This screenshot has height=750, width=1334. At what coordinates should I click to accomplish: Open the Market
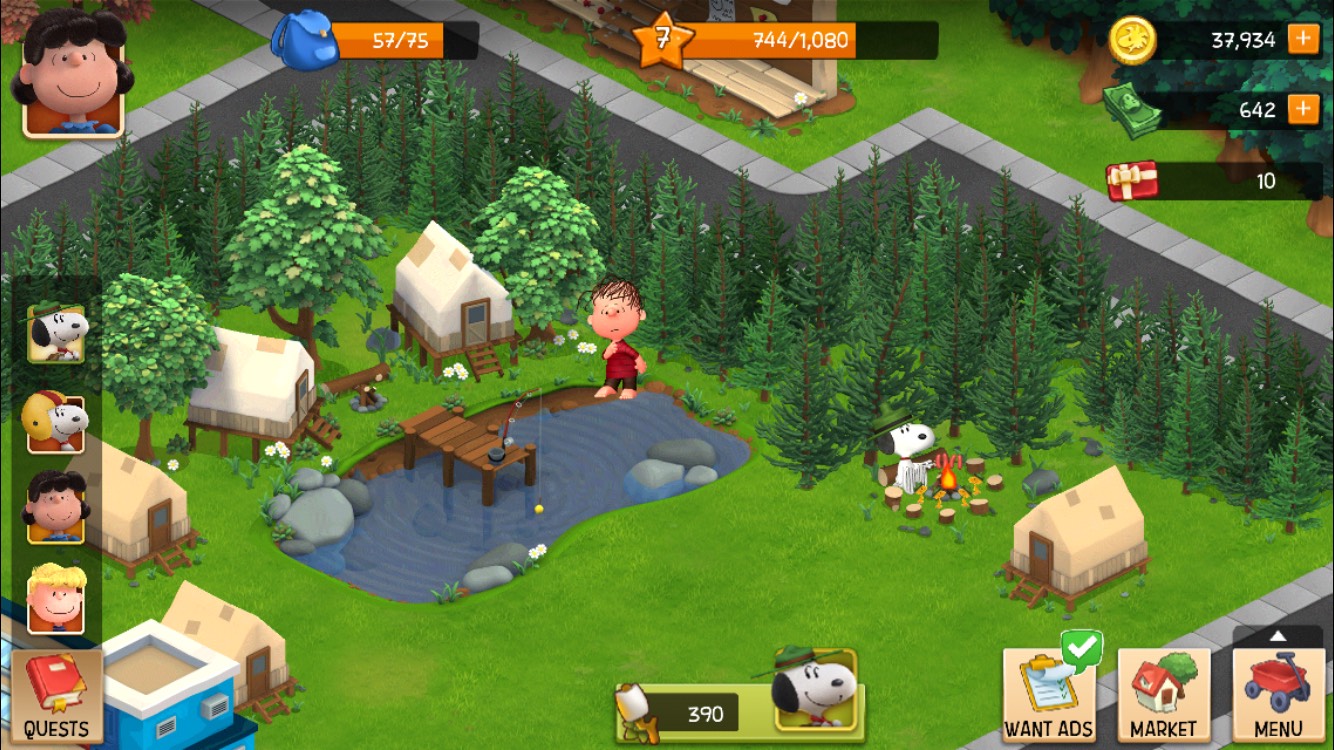1163,694
